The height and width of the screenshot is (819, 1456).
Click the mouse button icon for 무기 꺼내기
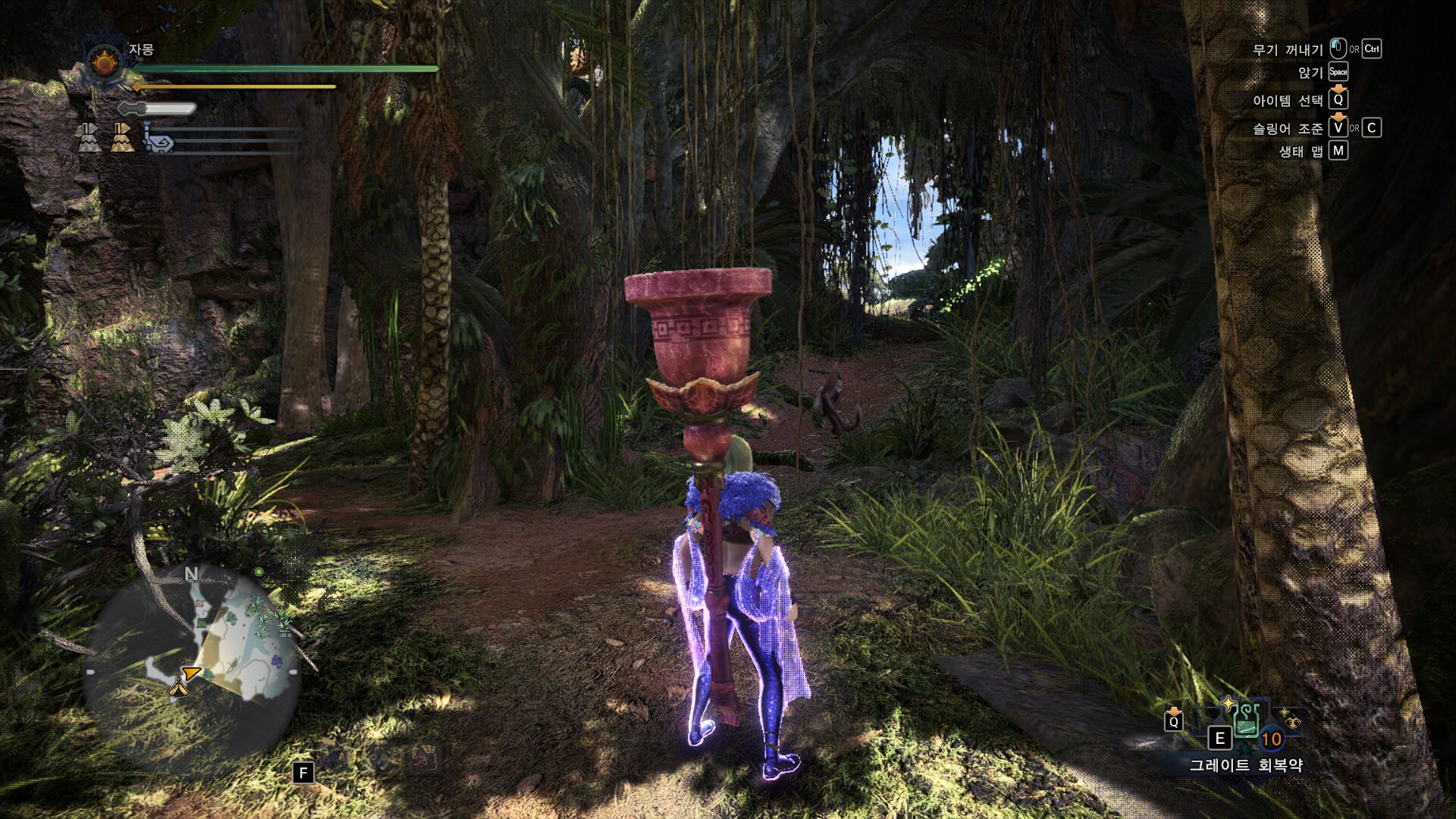click(x=1338, y=47)
